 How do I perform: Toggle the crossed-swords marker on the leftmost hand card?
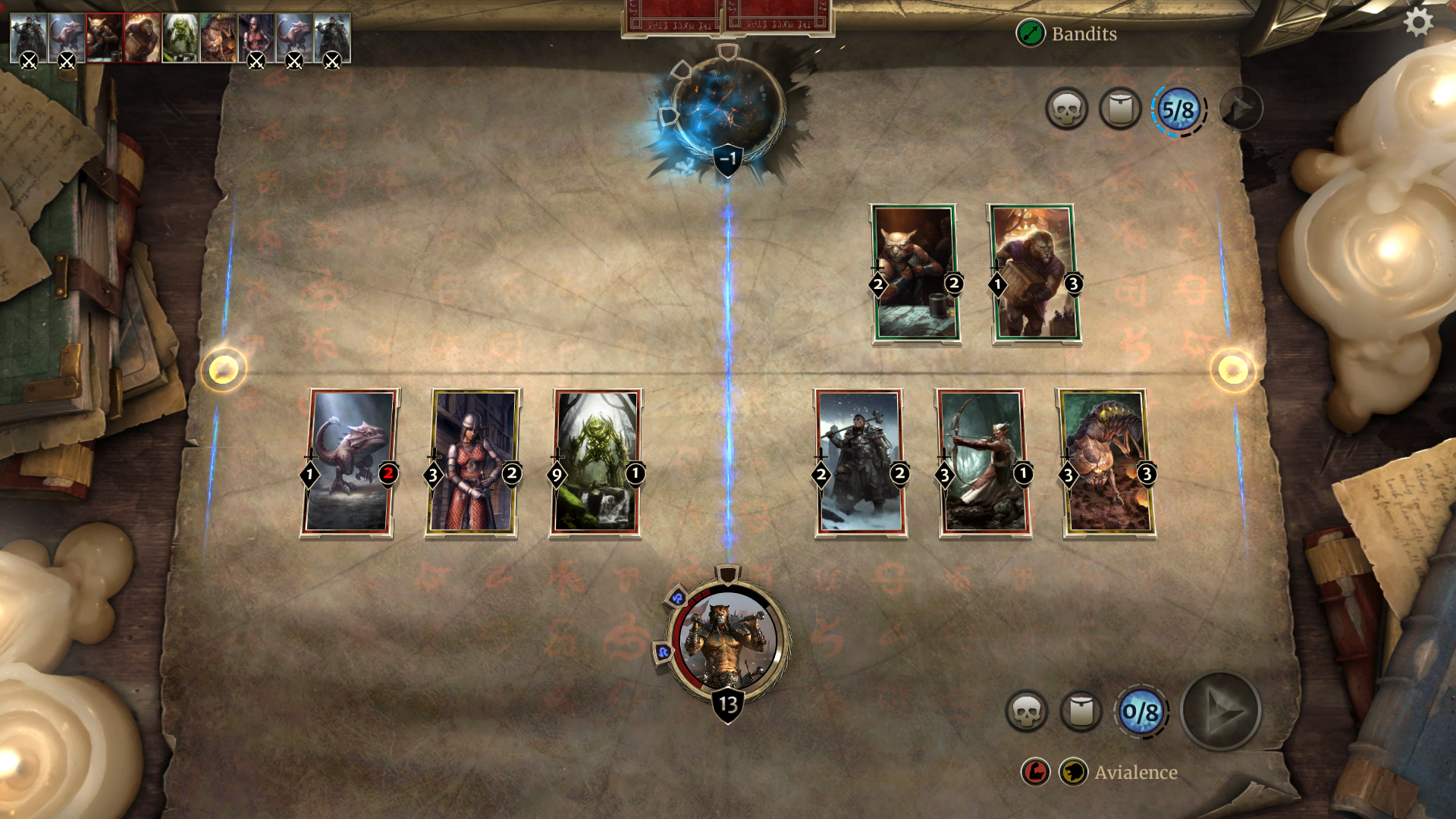30,61
